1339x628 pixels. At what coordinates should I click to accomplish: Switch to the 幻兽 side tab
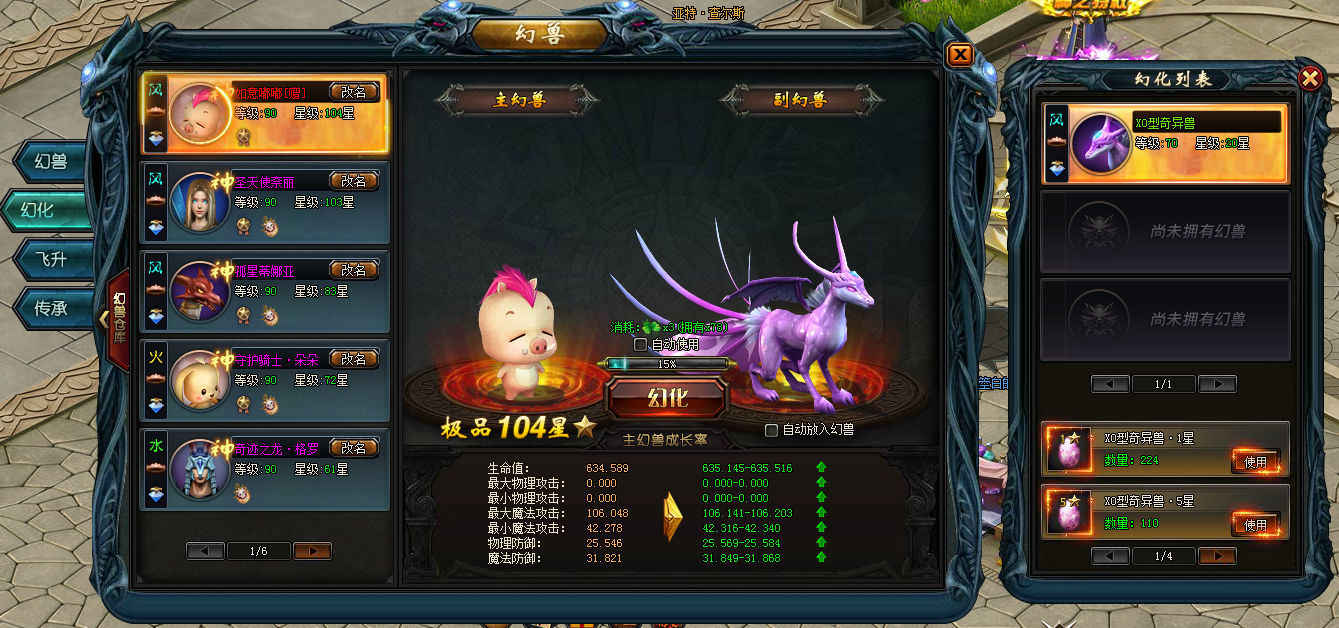(x=51, y=161)
